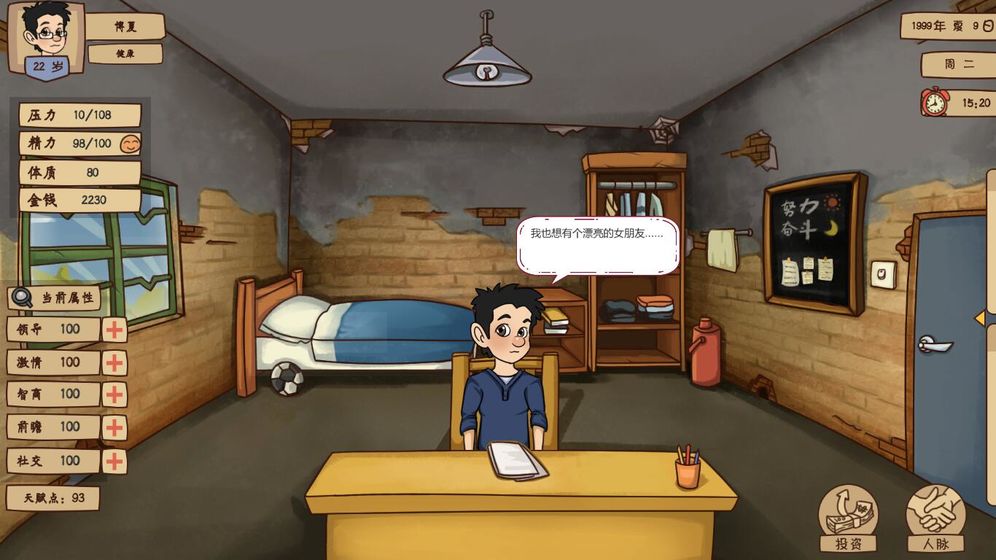Open the 当前属性 attributes view
The height and width of the screenshot is (560, 996).
(55, 298)
